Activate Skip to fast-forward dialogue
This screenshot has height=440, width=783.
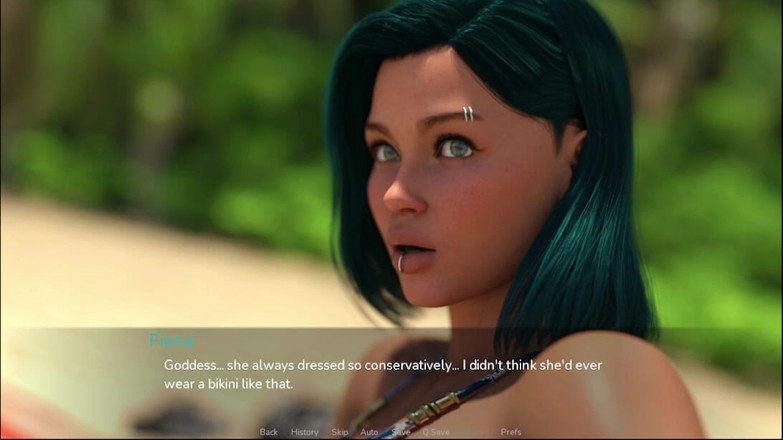click(340, 432)
